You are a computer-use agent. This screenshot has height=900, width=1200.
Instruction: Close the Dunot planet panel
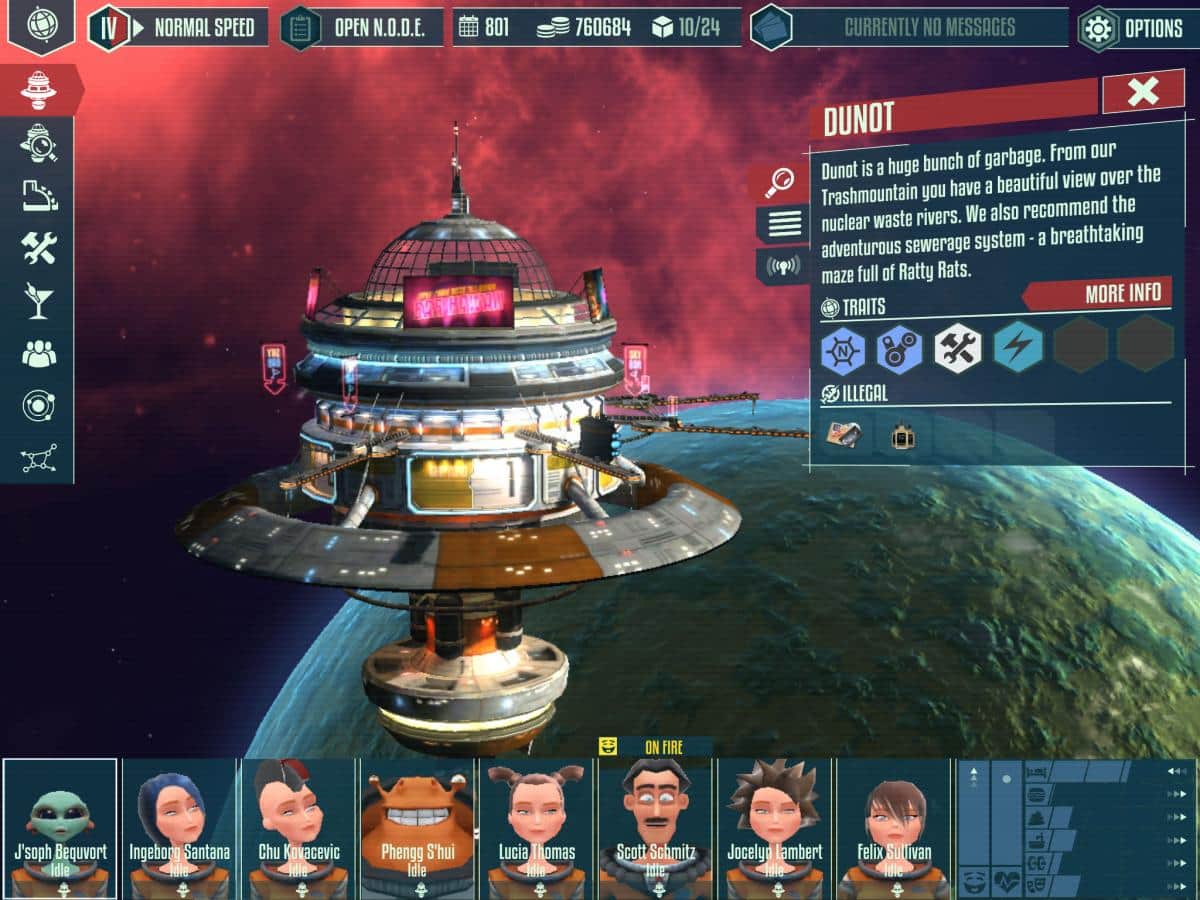1142,92
